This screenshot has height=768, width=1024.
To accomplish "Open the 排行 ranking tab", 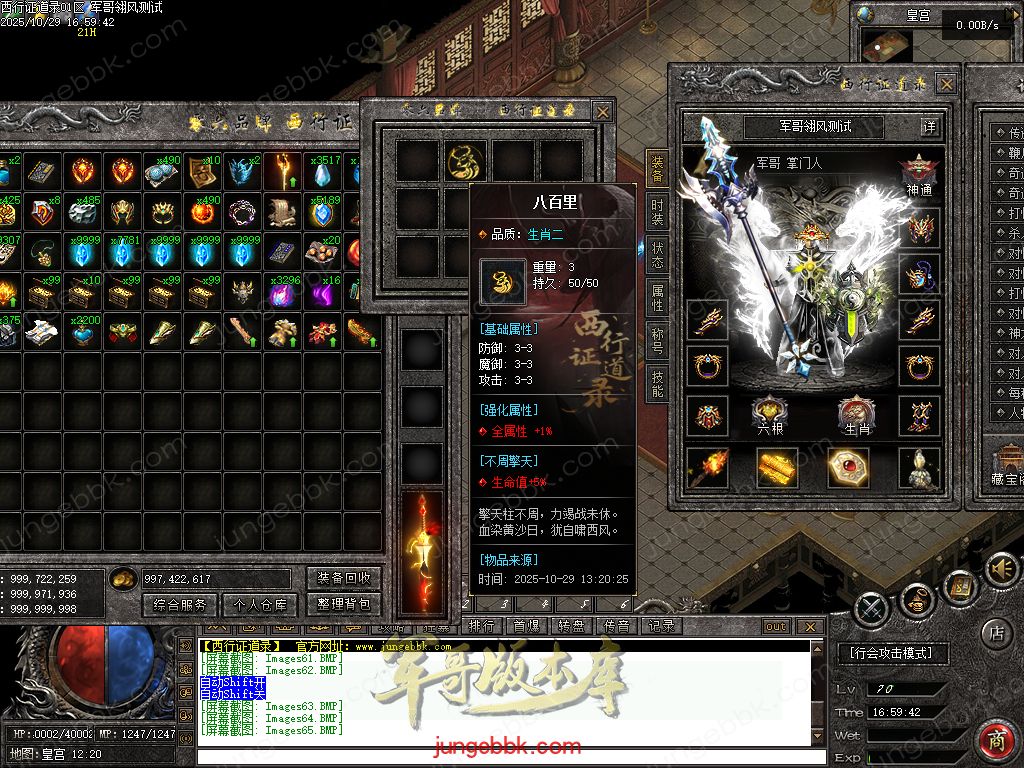I will point(482,626).
